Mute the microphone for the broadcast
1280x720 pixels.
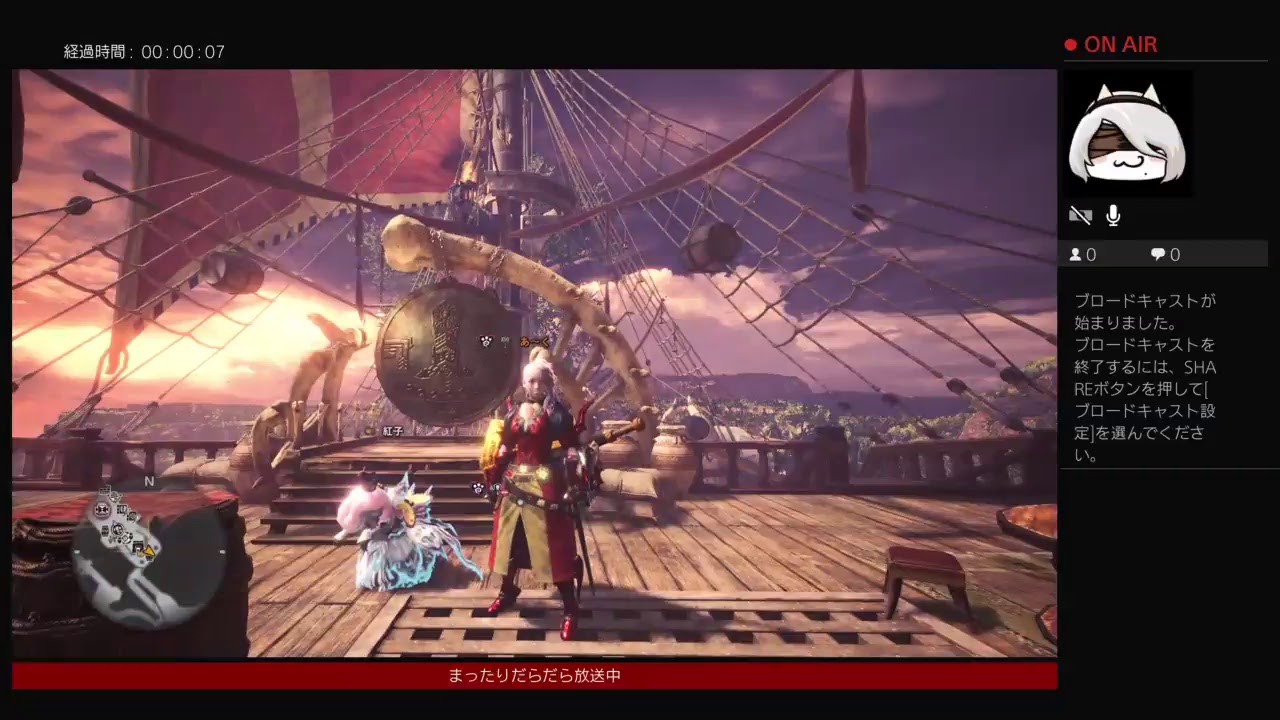(x=1113, y=214)
